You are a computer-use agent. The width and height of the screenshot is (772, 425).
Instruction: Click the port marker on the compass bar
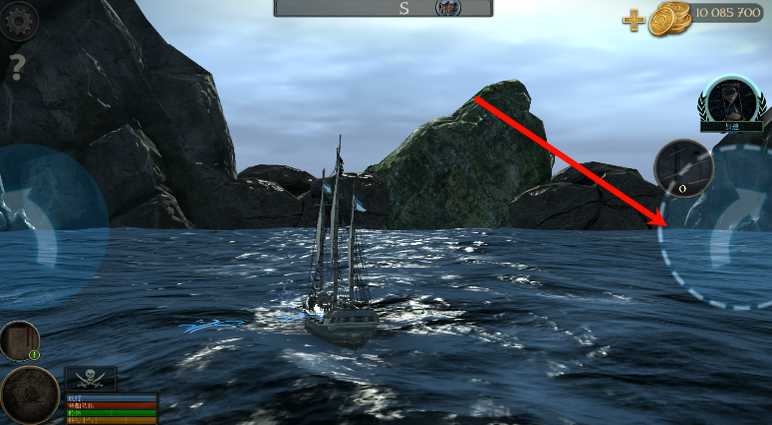(x=448, y=8)
